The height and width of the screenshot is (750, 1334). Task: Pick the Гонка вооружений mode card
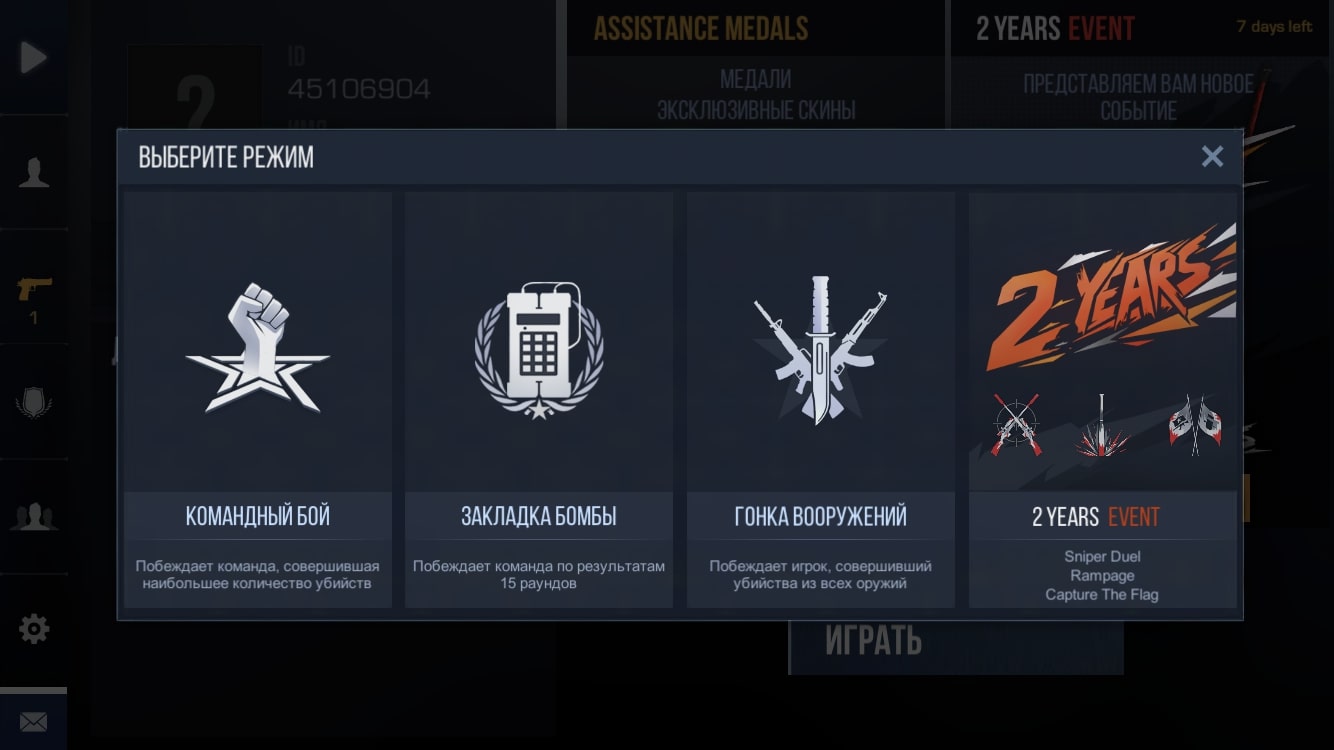pyautogui.click(x=821, y=400)
